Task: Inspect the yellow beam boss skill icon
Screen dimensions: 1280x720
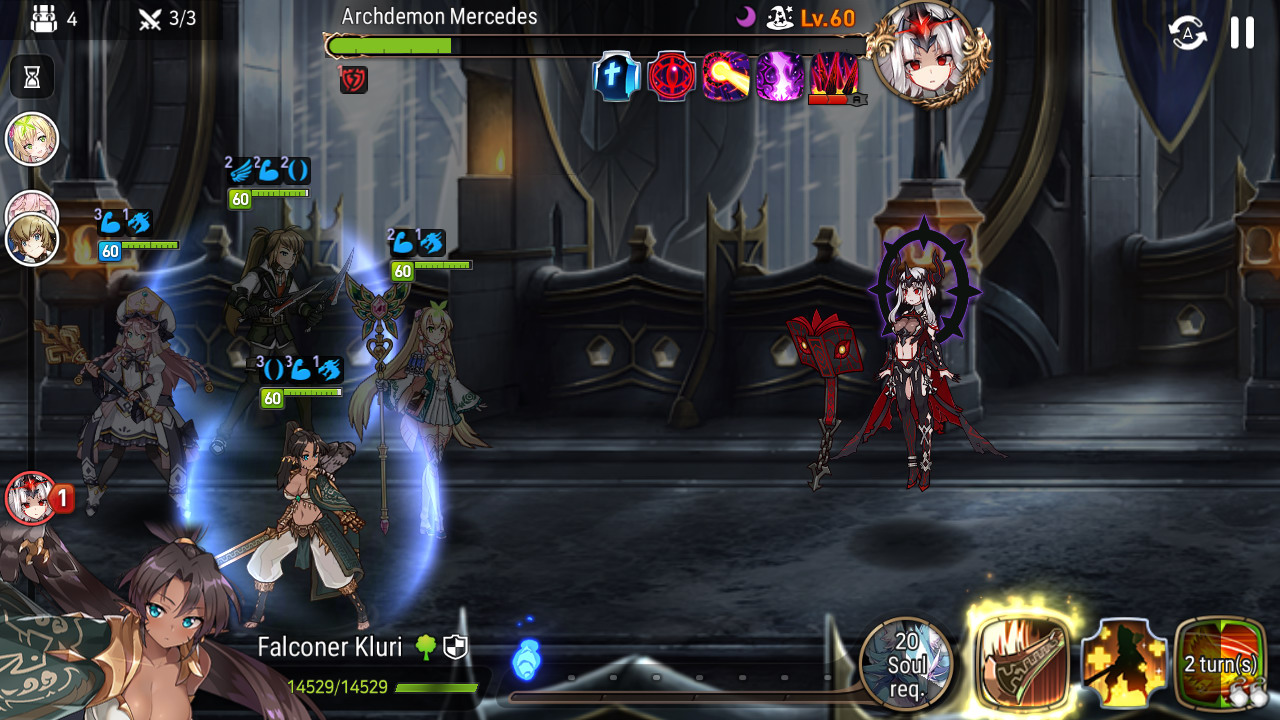Action: (726, 77)
